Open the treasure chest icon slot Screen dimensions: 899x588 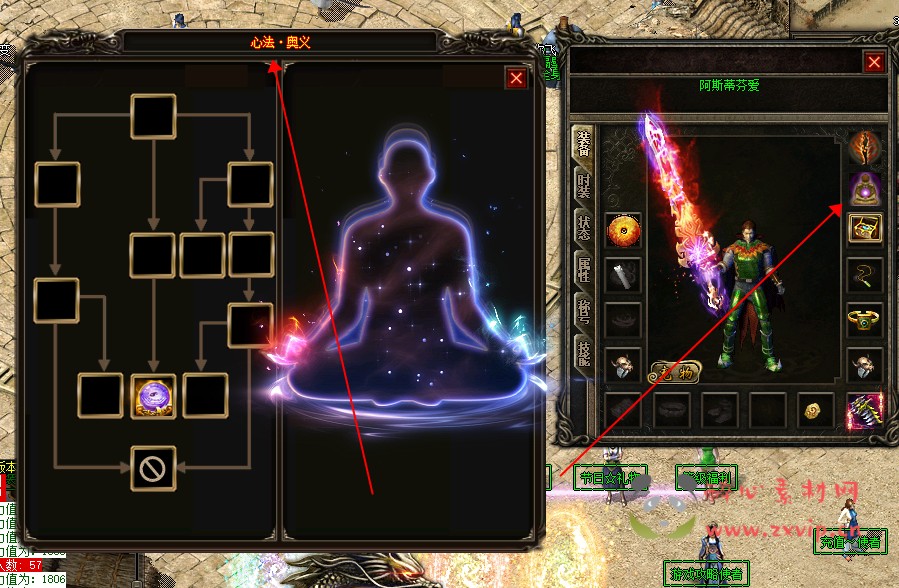pyautogui.click(x=864, y=229)
